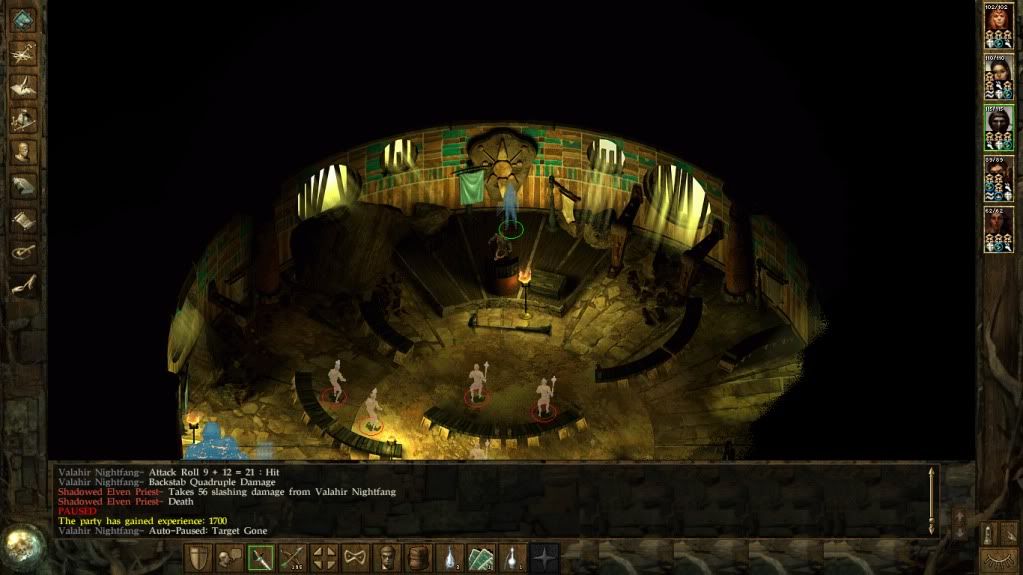The width and height of the screenshot is (1023, 575).
Task: Select the last party member portrait
Action: tap(997, 226)
